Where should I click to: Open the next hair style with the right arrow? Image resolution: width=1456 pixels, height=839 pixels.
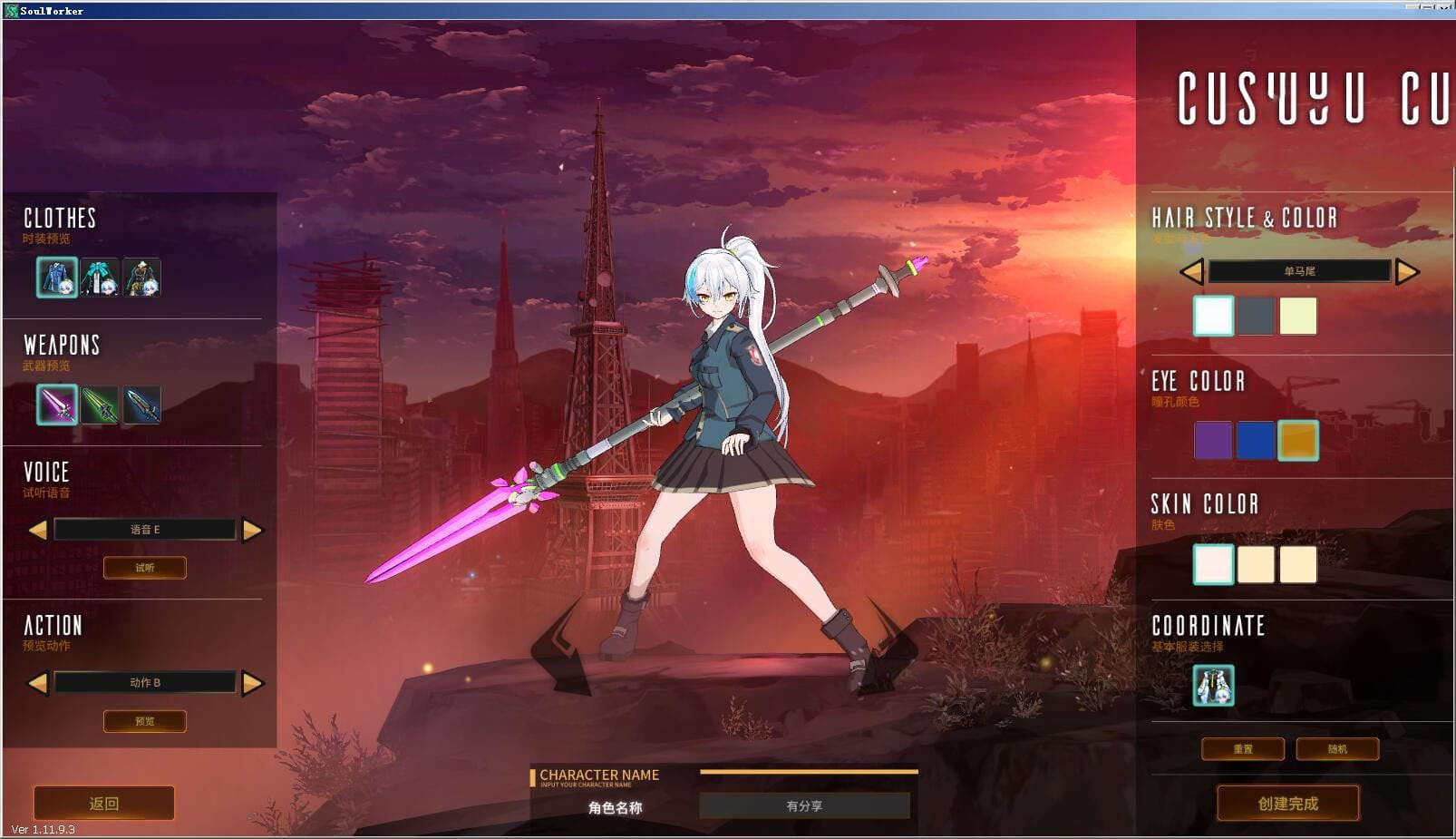click(1409, 271)
